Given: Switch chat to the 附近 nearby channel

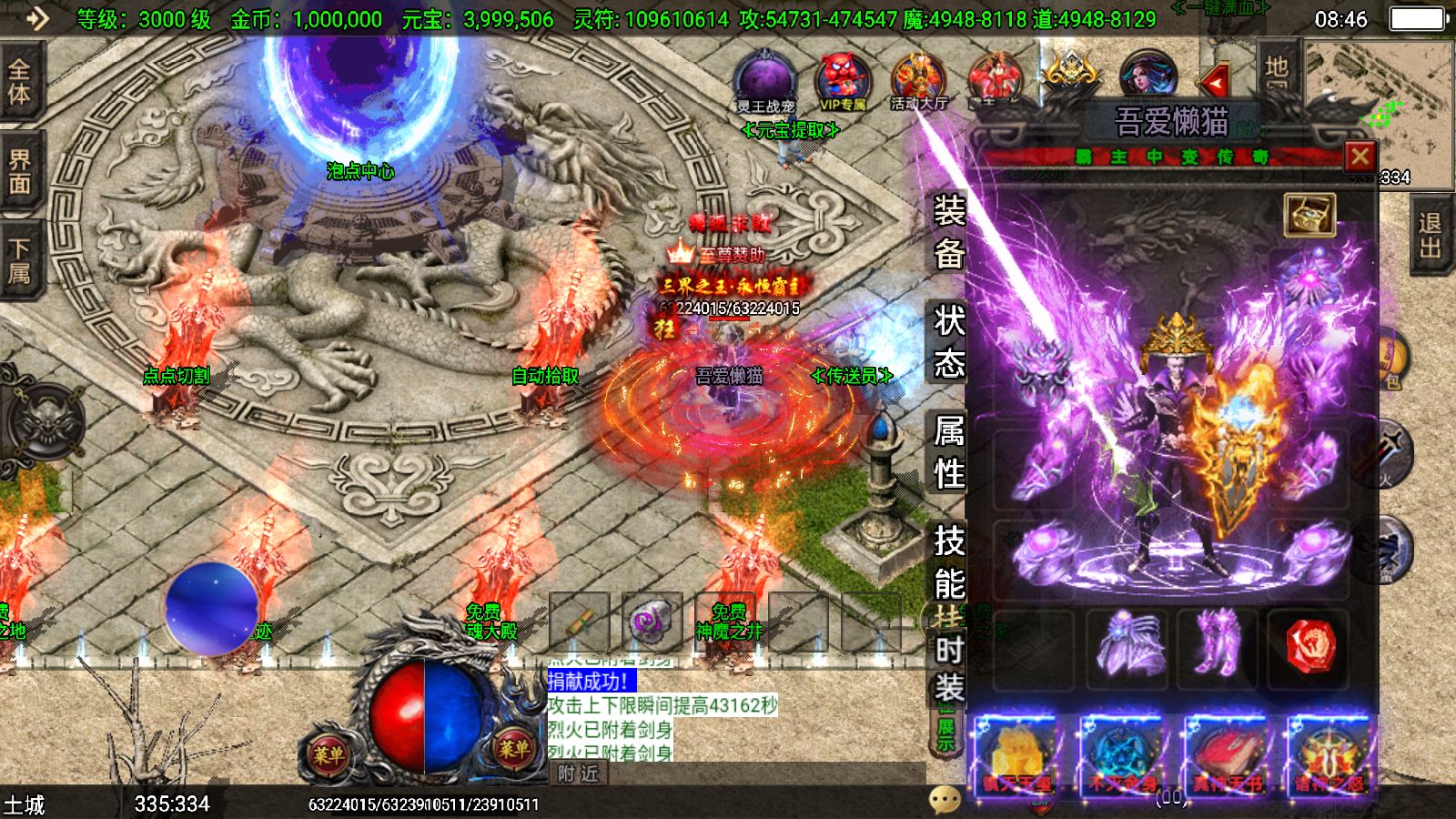Looking at the screenshot, I should point(579,773).
